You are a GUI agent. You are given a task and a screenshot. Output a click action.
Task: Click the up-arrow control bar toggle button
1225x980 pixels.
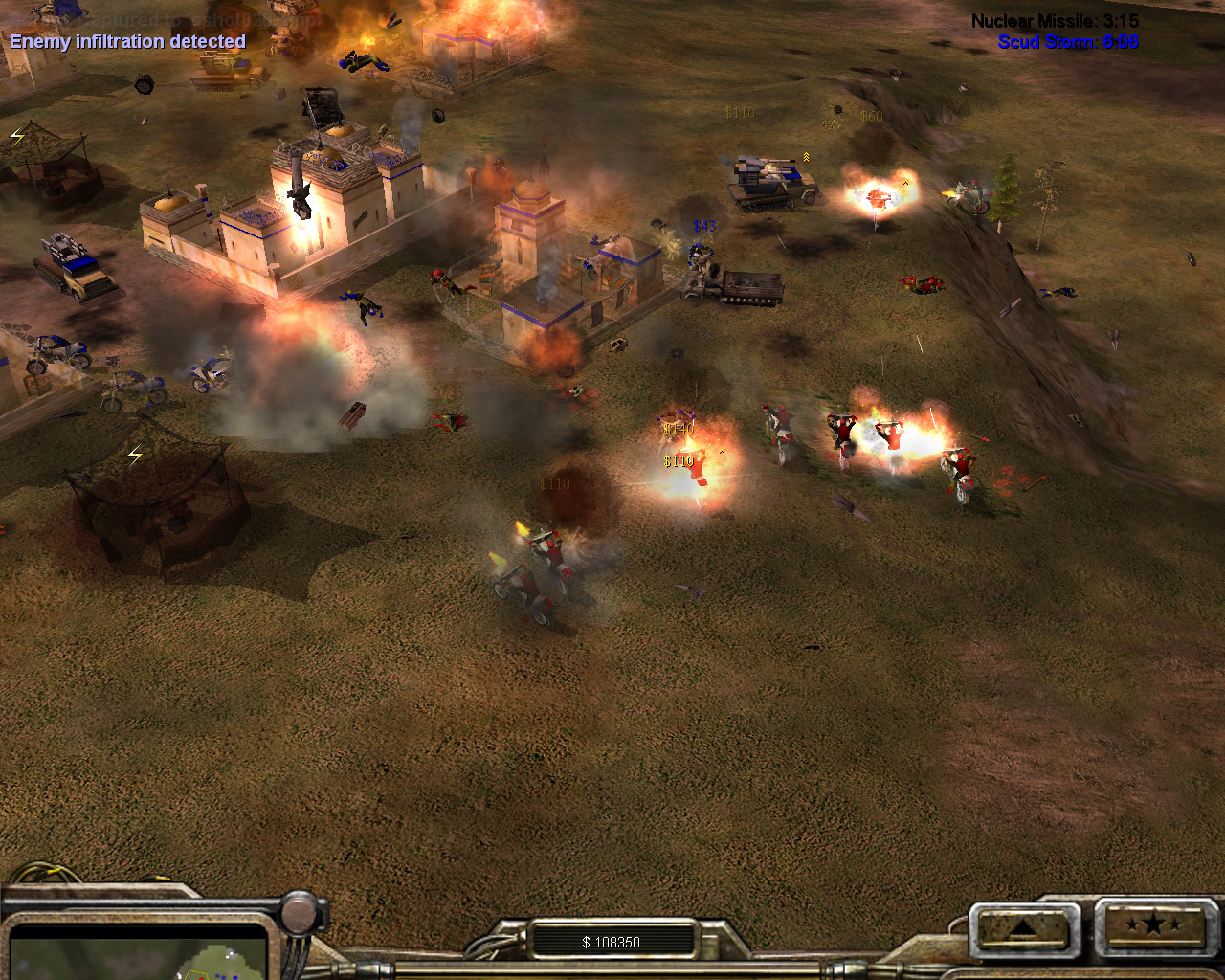[1021, 927]
